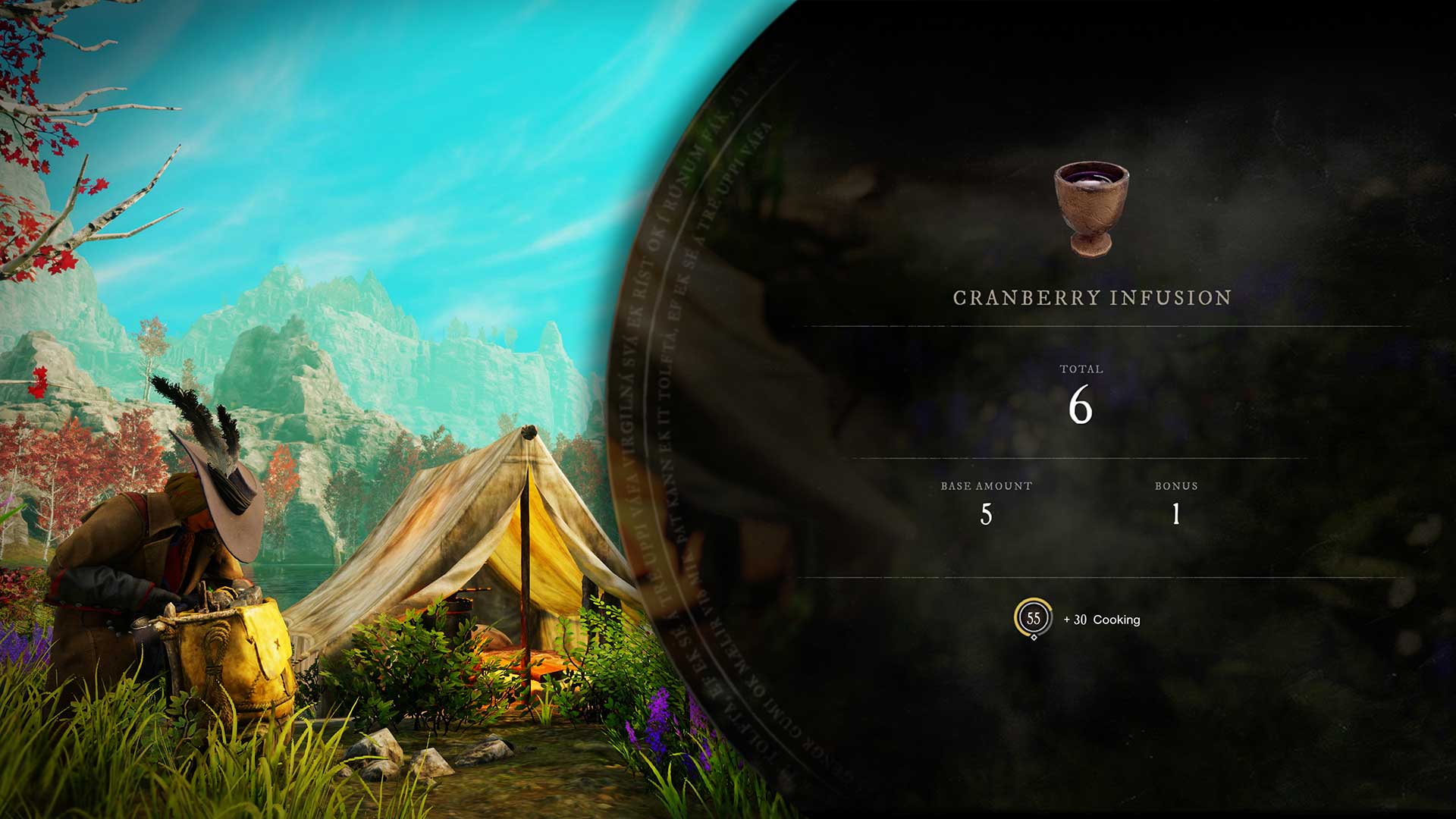Click the Cooking level 55 badge
The width and height of the screenshot is (1456, 819).
pos(1033,618)
